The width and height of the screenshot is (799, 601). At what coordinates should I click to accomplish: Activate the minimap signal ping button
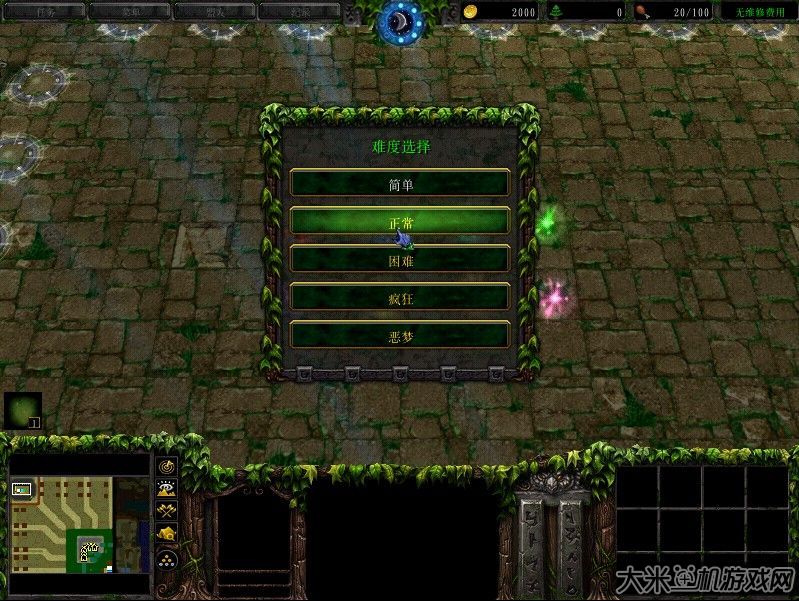pyautogui.click(x=166, y=467)
